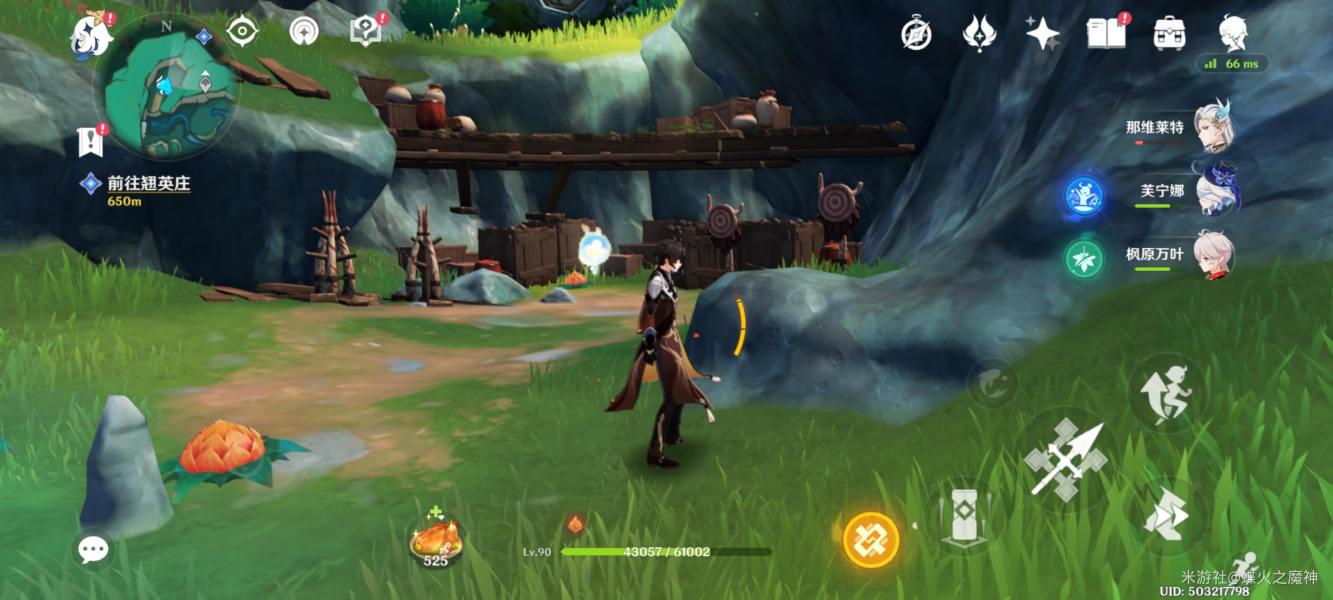Open the compass adventure icon

pos(916,34)
